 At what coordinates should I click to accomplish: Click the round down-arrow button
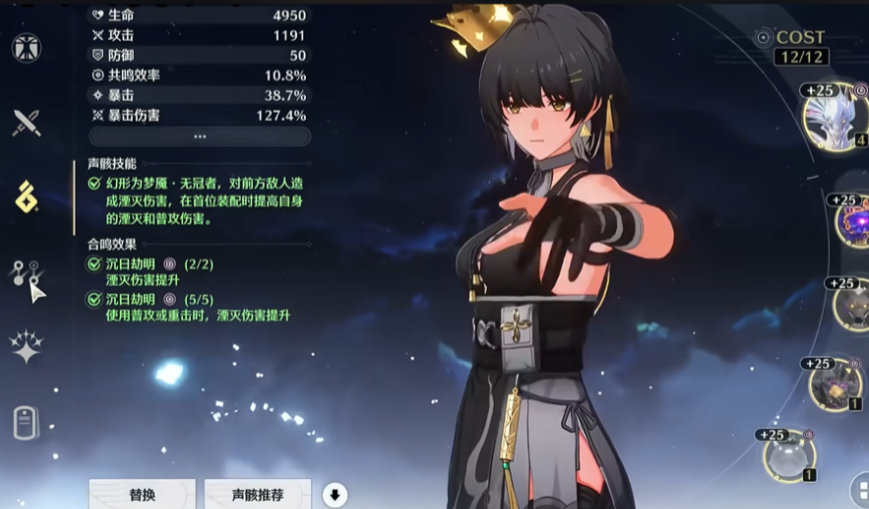pyautogui.click(x=335, y=494)
